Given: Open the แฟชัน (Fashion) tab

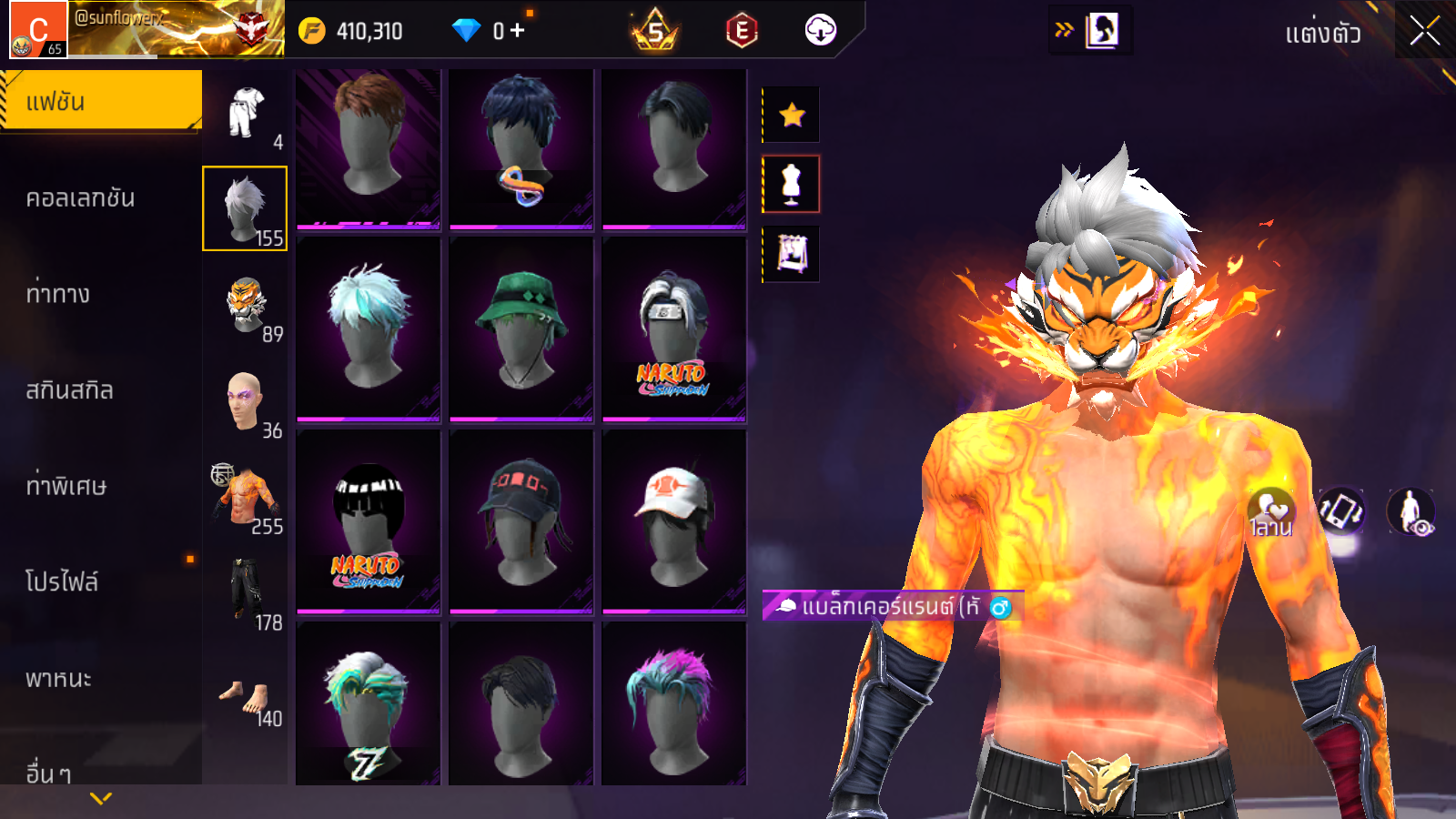Looking at the screenshot, I should [101, 101].
